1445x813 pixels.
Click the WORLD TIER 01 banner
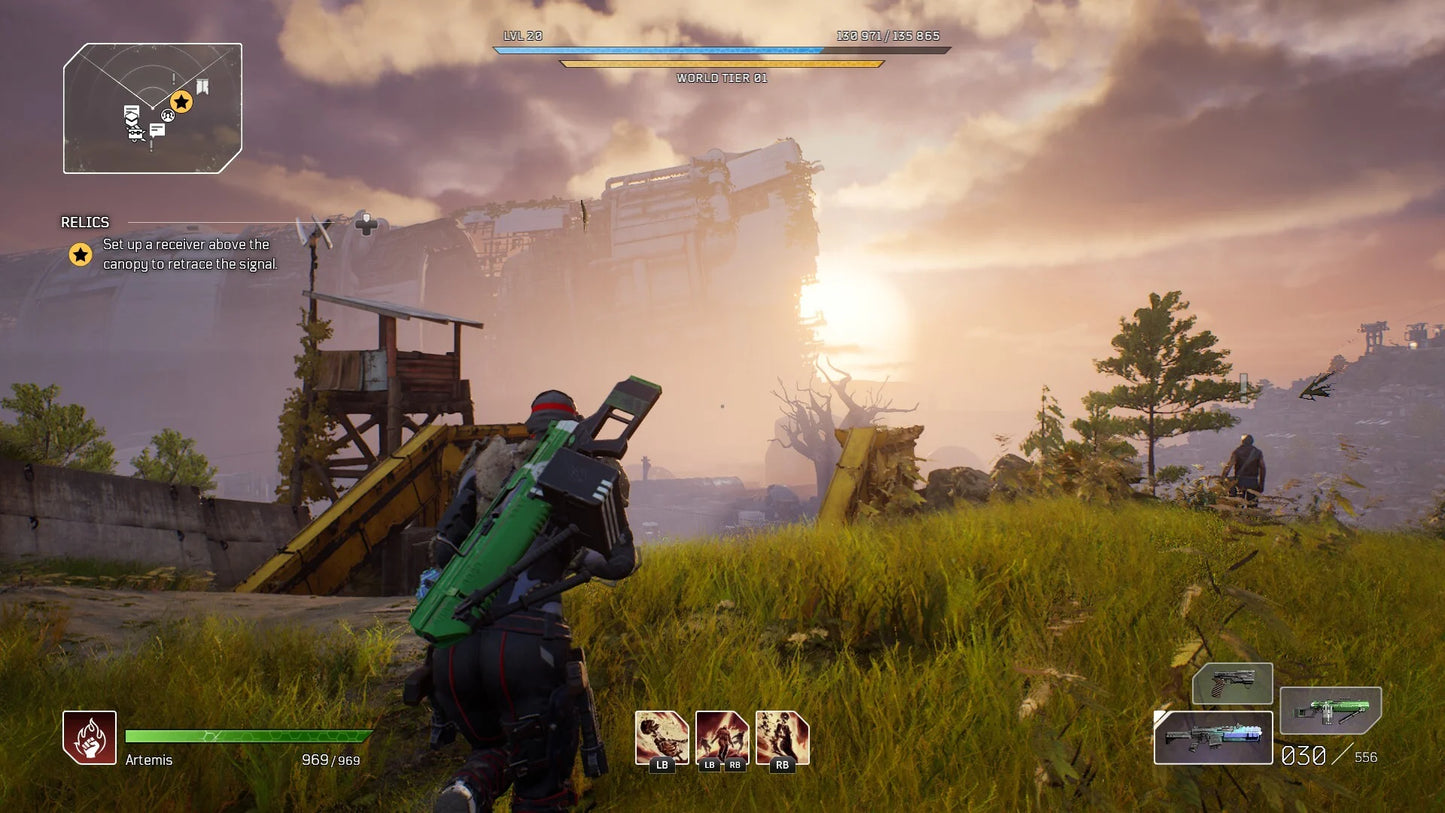click(x=723, y=77)
